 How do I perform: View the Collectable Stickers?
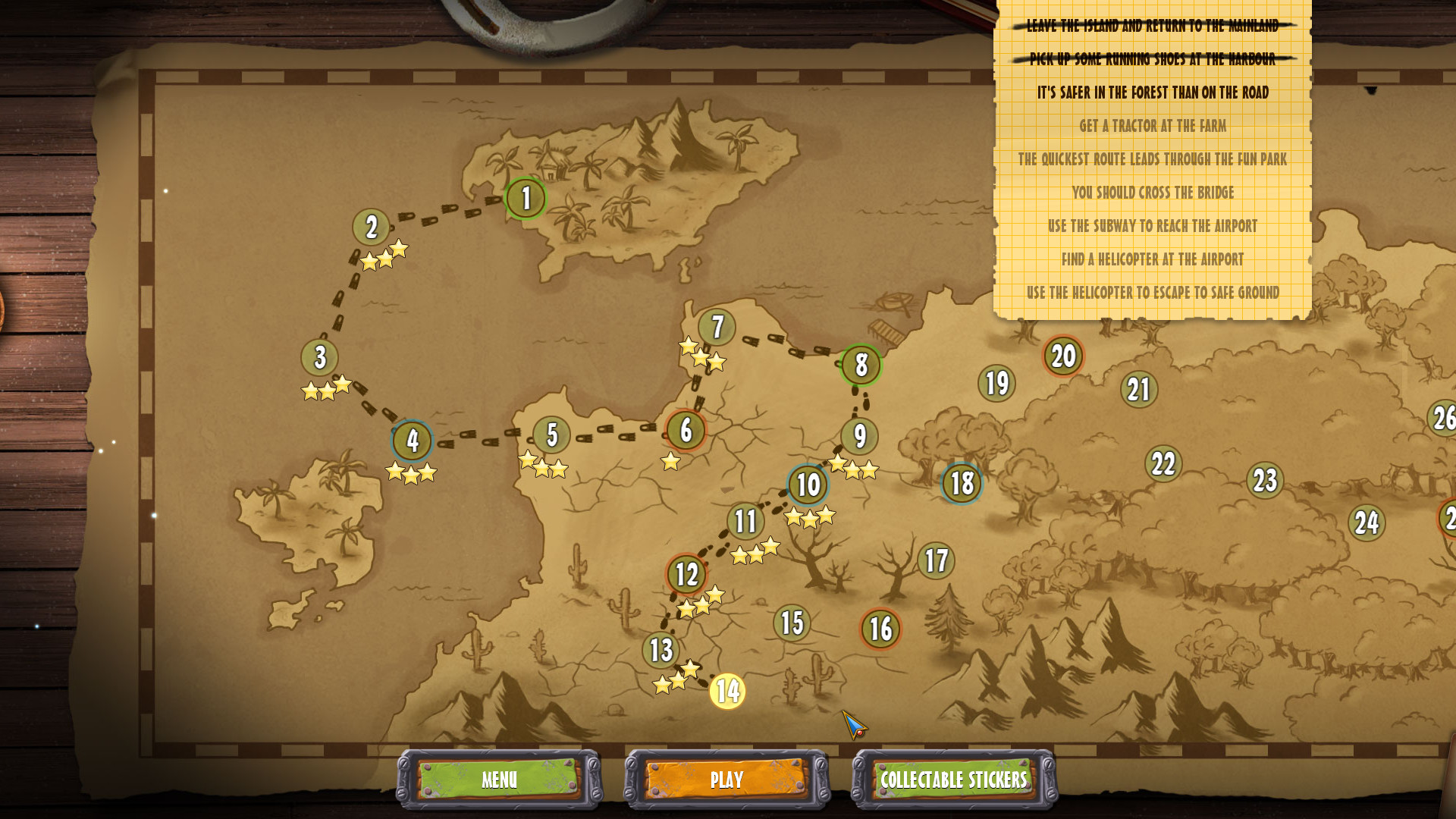[x=952, y=780]
